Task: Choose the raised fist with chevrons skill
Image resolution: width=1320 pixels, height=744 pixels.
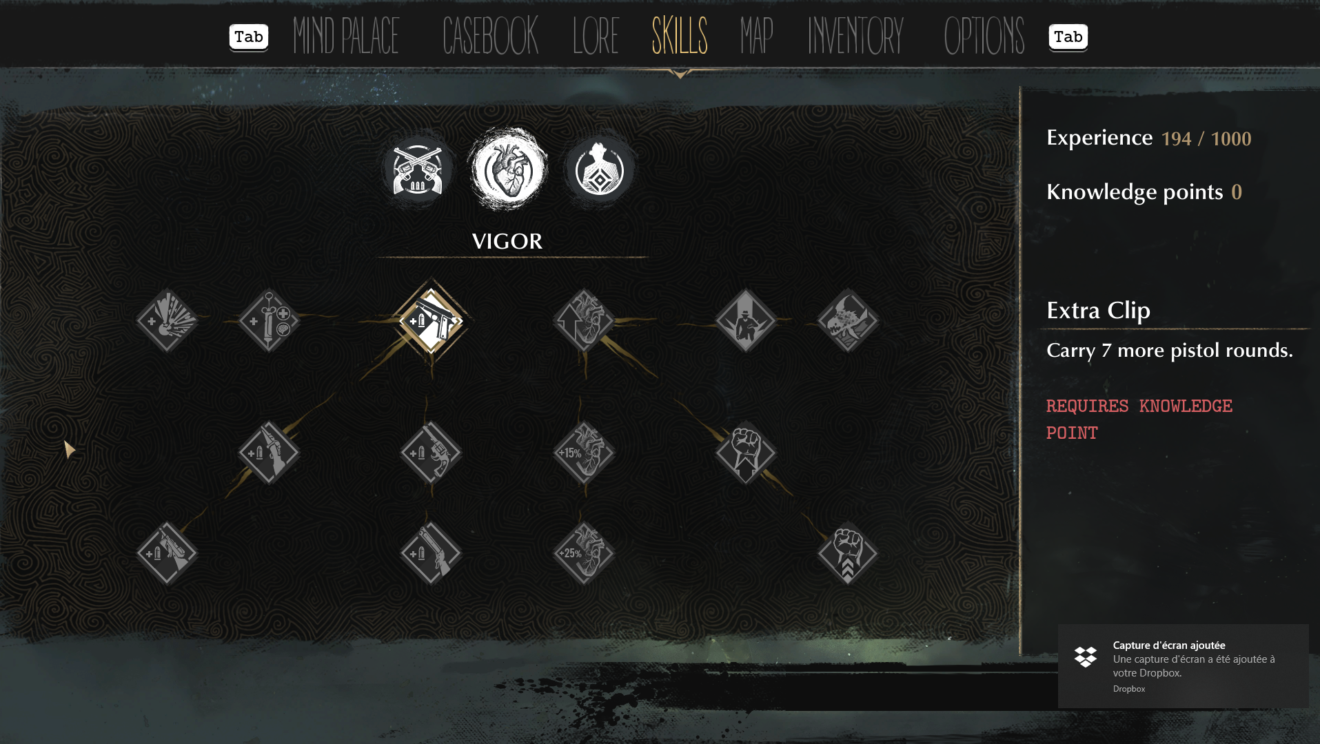Action: tap(847, 553)
